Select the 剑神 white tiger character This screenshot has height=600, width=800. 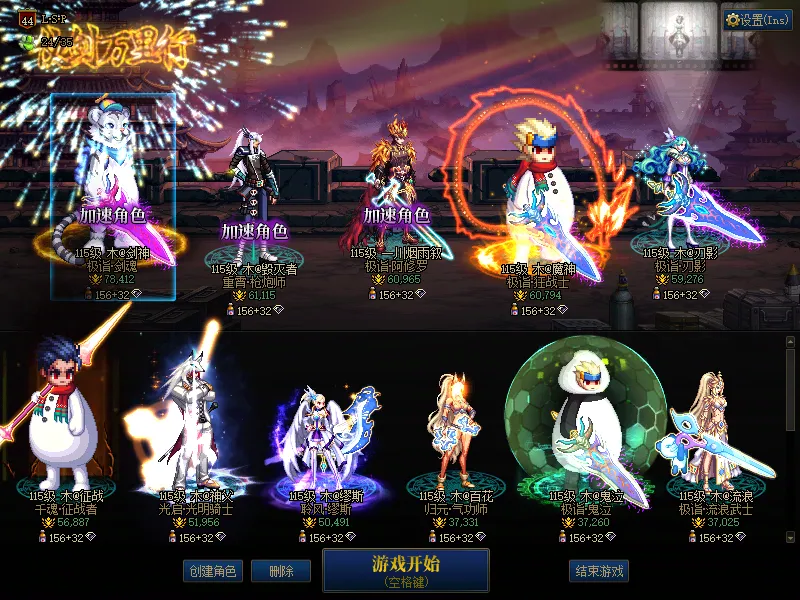tap(112, 200)
